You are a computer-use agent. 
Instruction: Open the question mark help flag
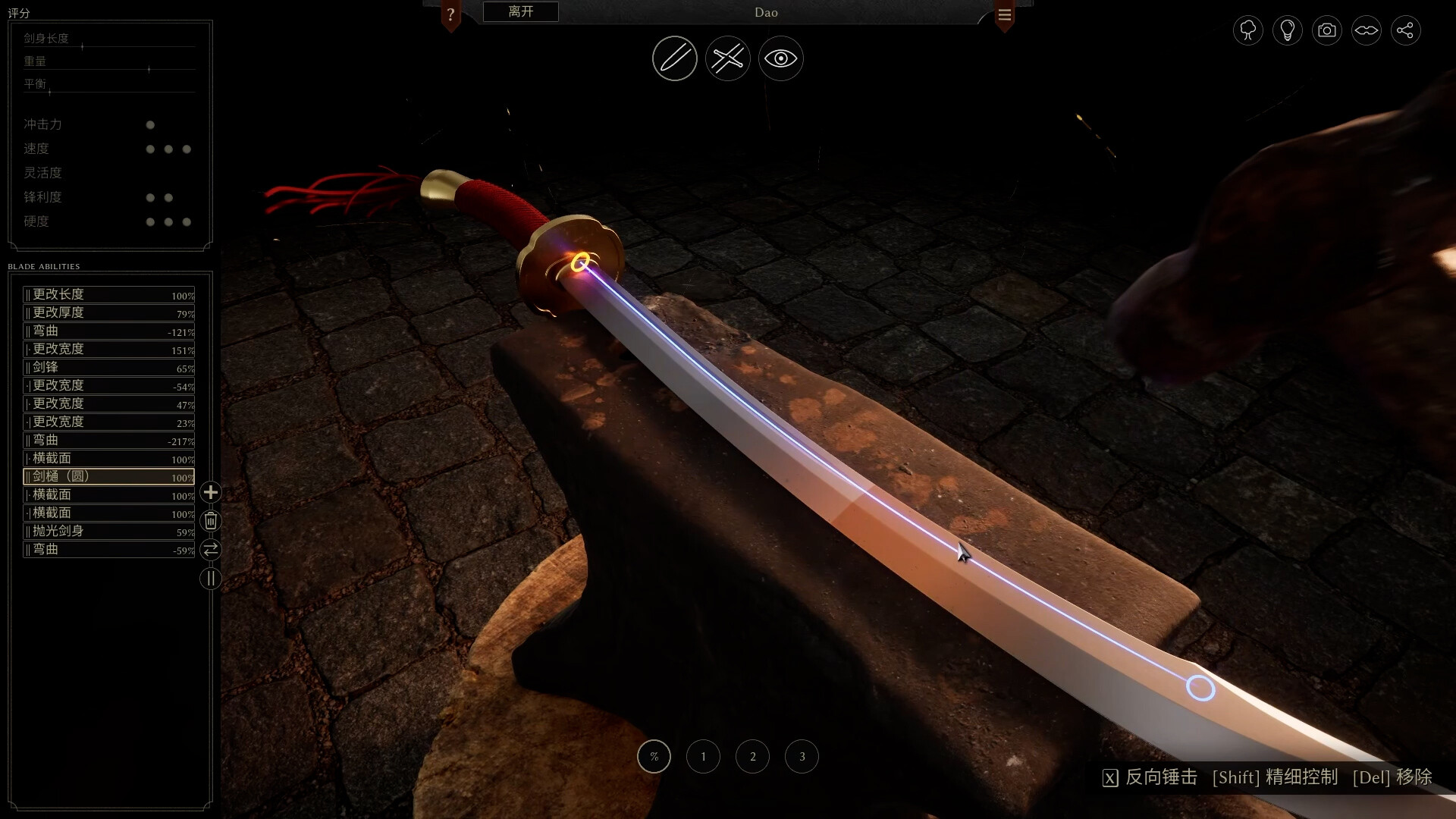[x=451, y=12]
